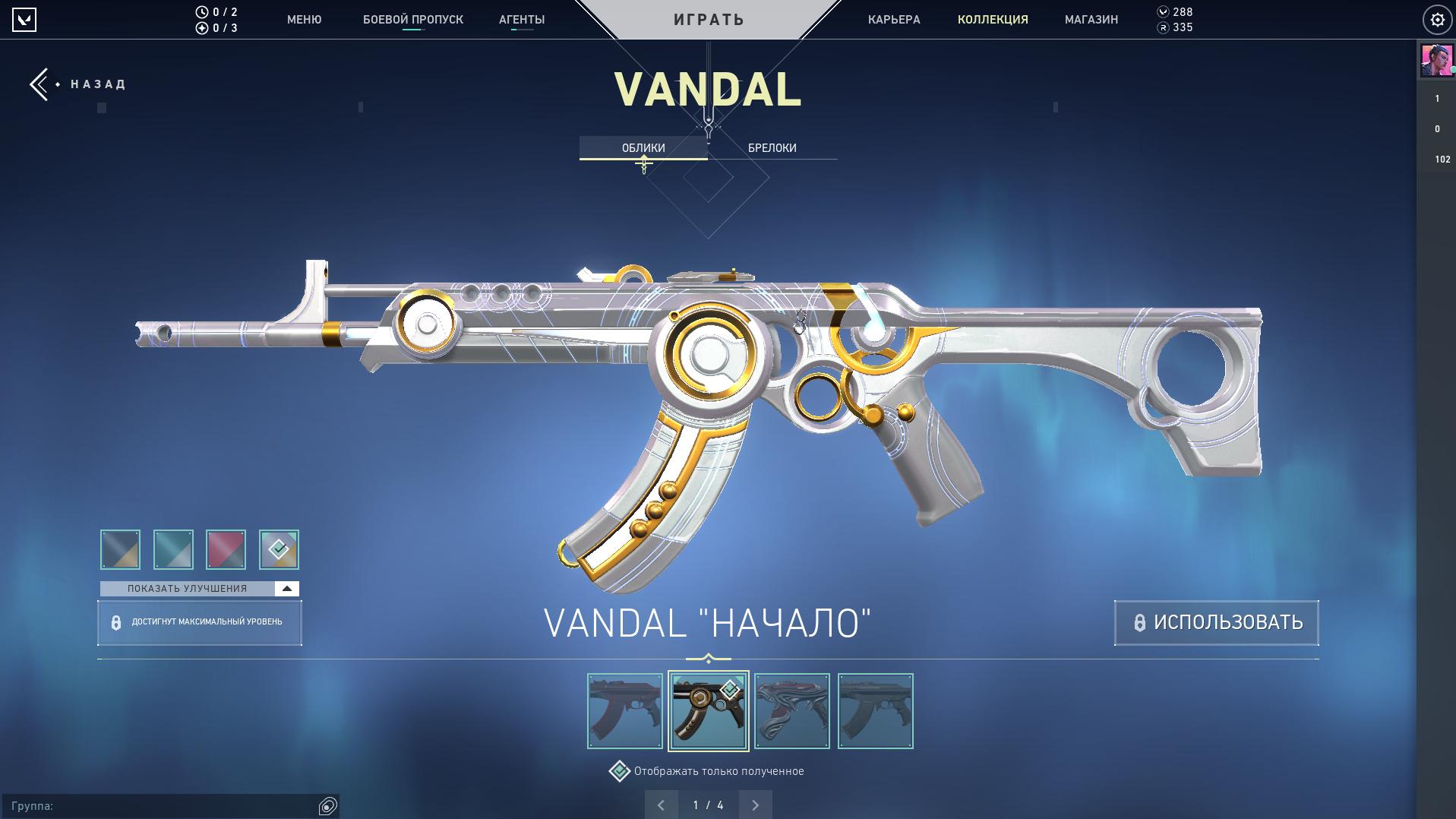This screenshot has height=819, width=1456.
Task: Switch to the БРЕЛОКИ tab
Action: tap(772, 148)
